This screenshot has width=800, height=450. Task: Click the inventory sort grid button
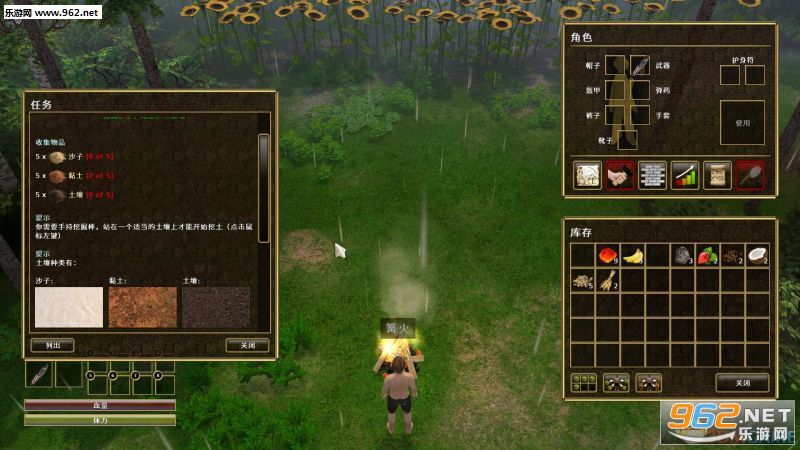tap(583, 382)
